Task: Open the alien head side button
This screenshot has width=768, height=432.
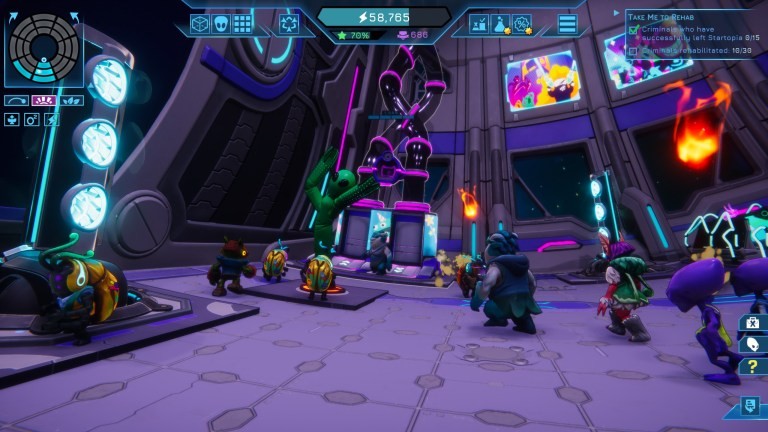Action: (751, 344)
